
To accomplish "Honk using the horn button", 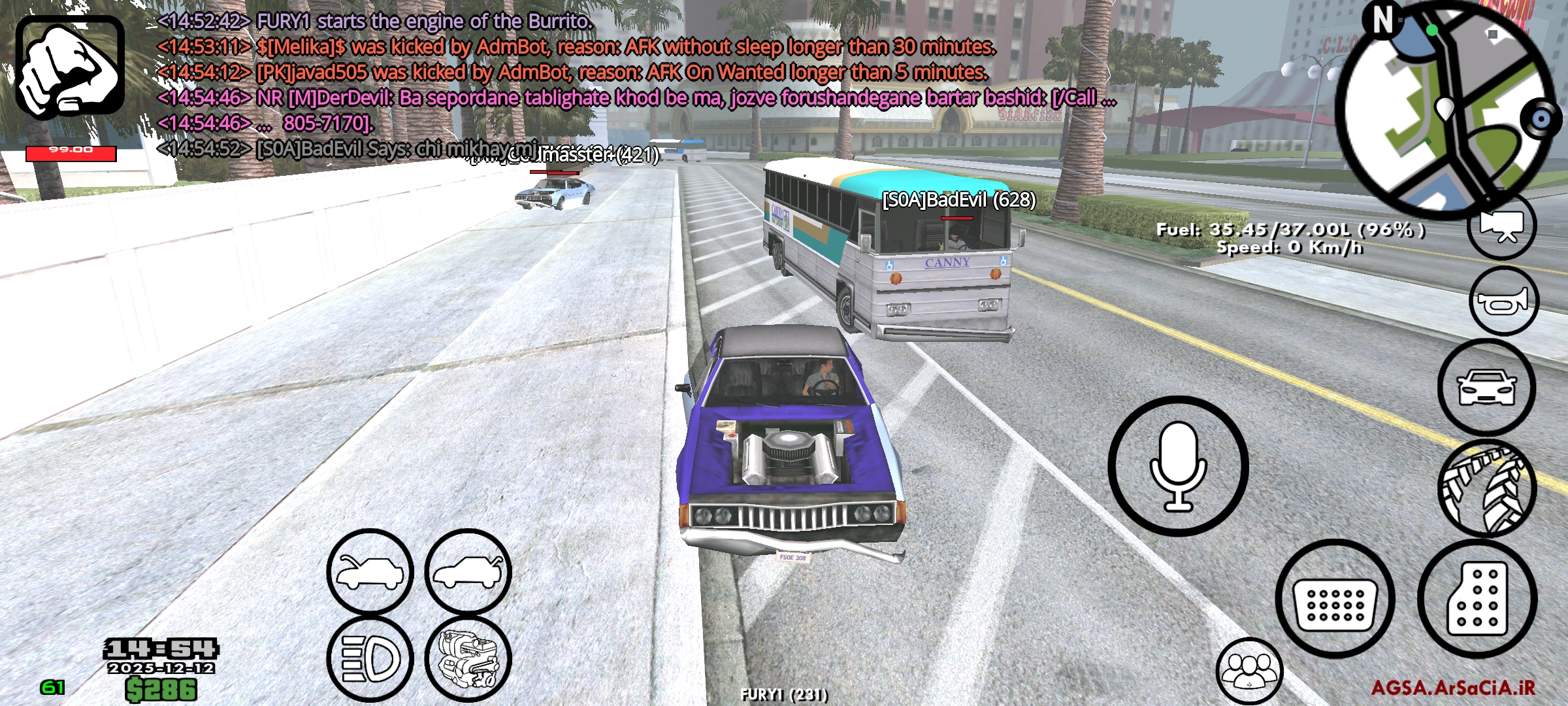I will (x=1503, y=301).
